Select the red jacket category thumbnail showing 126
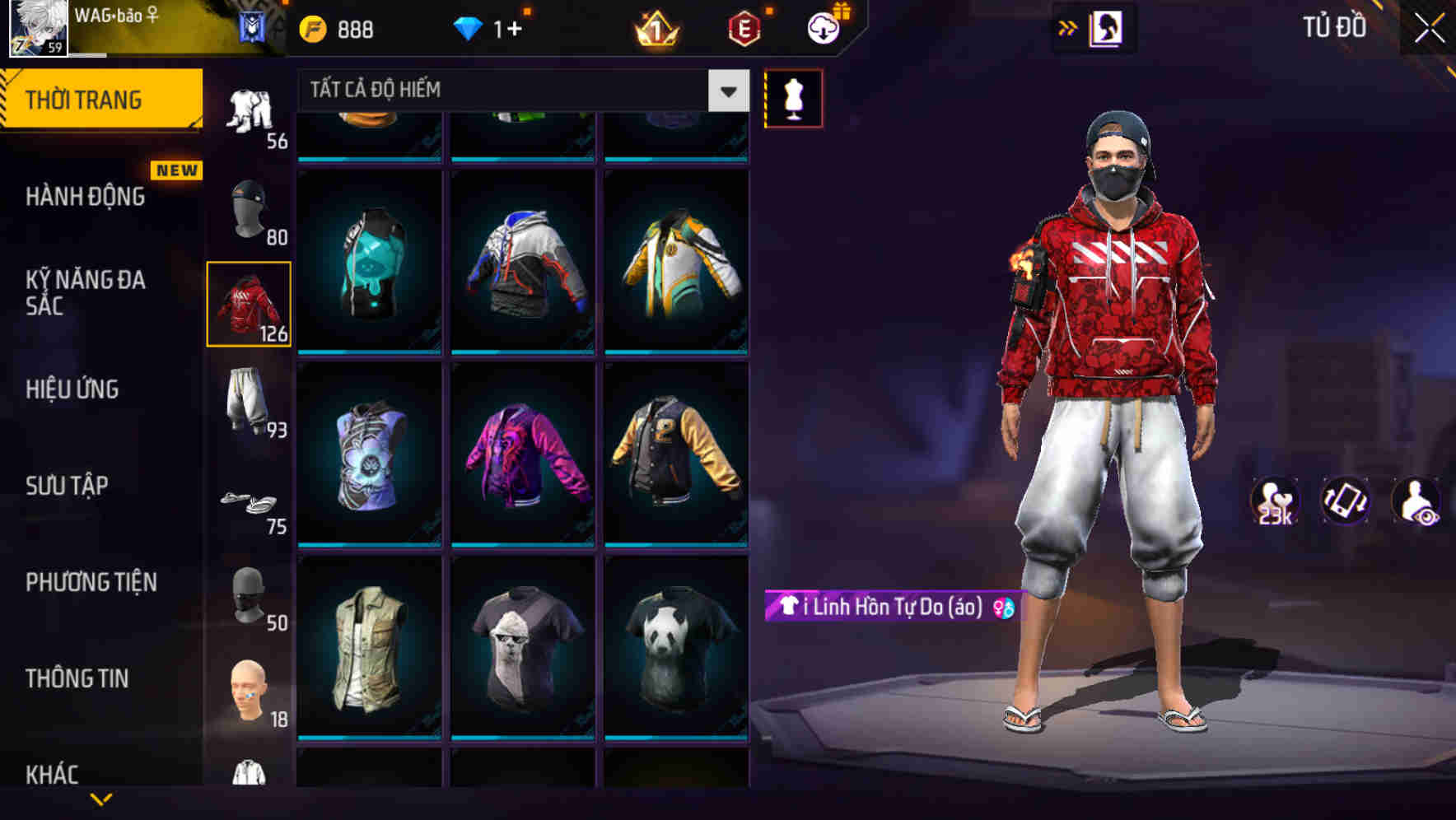Viewport: 1456px width, 820px height. click(249, 302)
